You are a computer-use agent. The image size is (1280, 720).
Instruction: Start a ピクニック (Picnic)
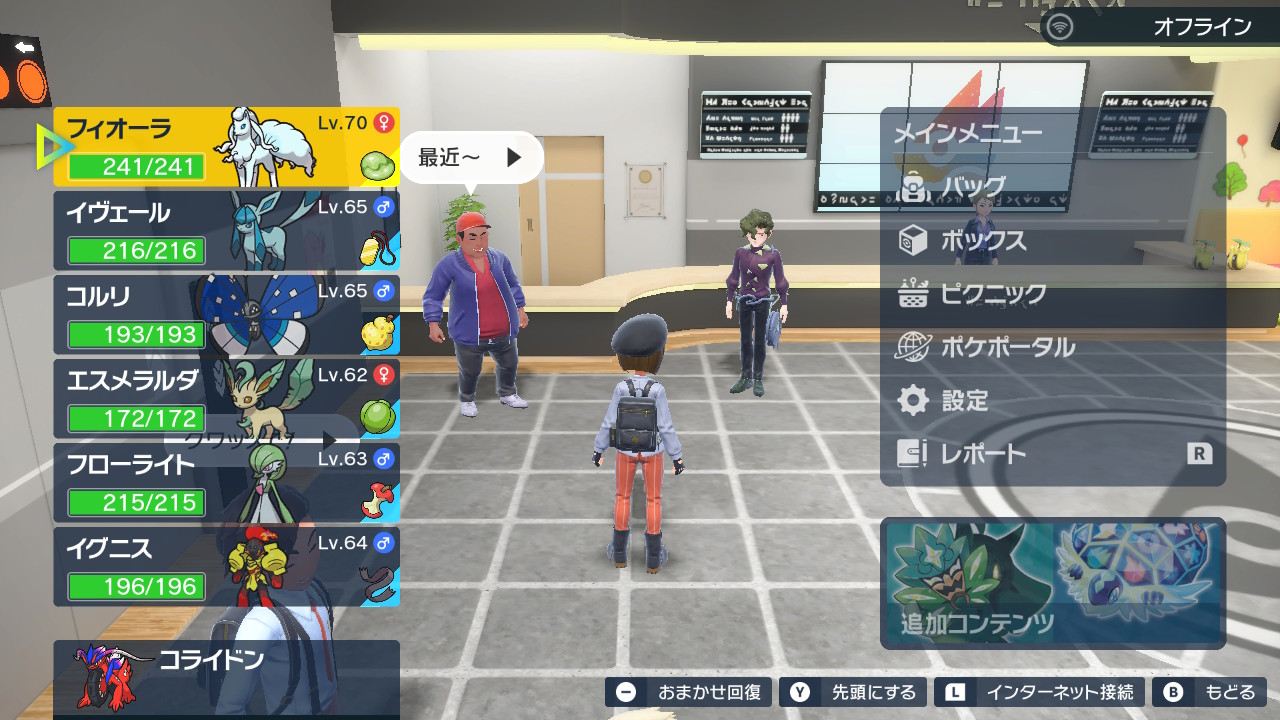pos(992,294)
